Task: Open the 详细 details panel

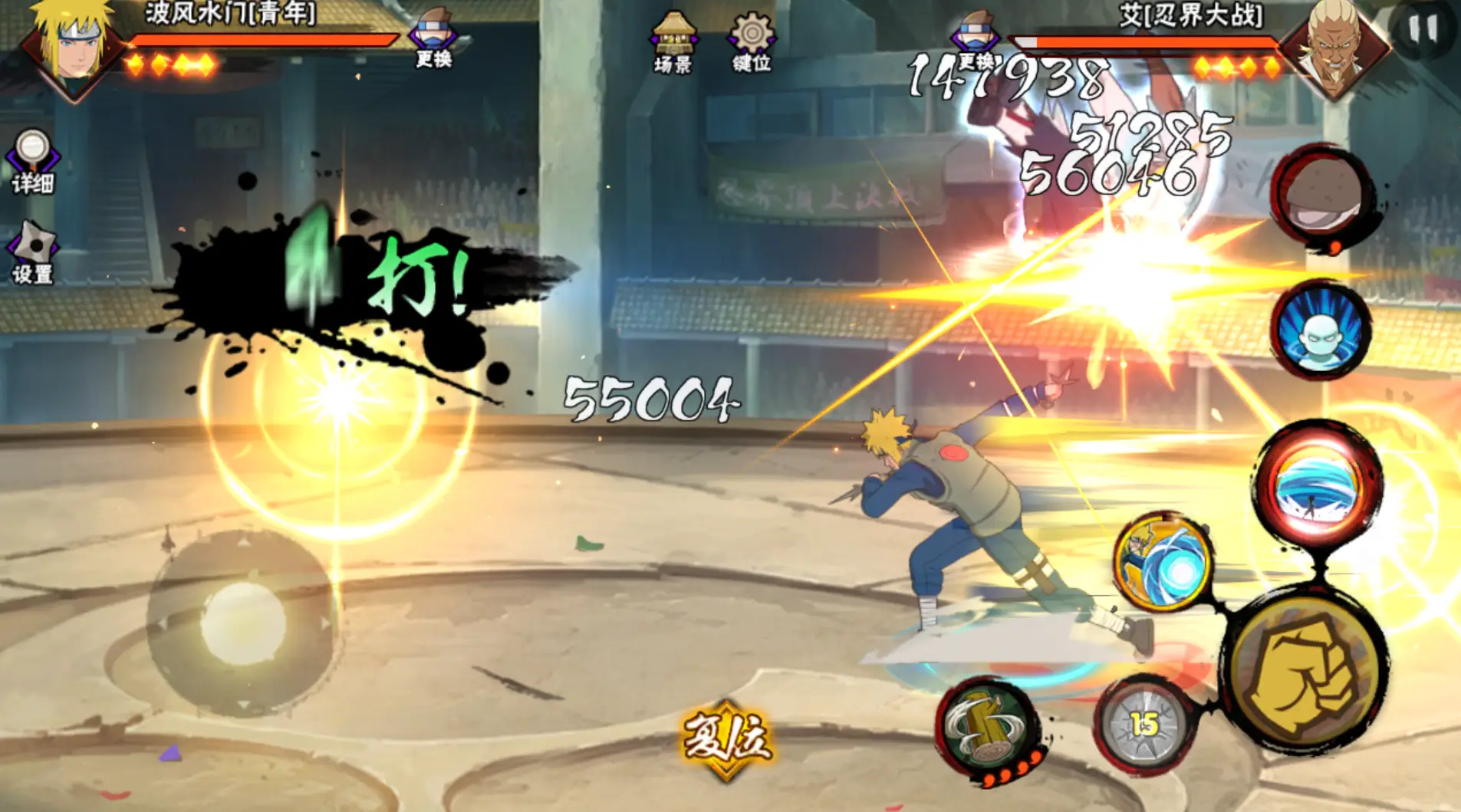Action: (x=32, y=161)
